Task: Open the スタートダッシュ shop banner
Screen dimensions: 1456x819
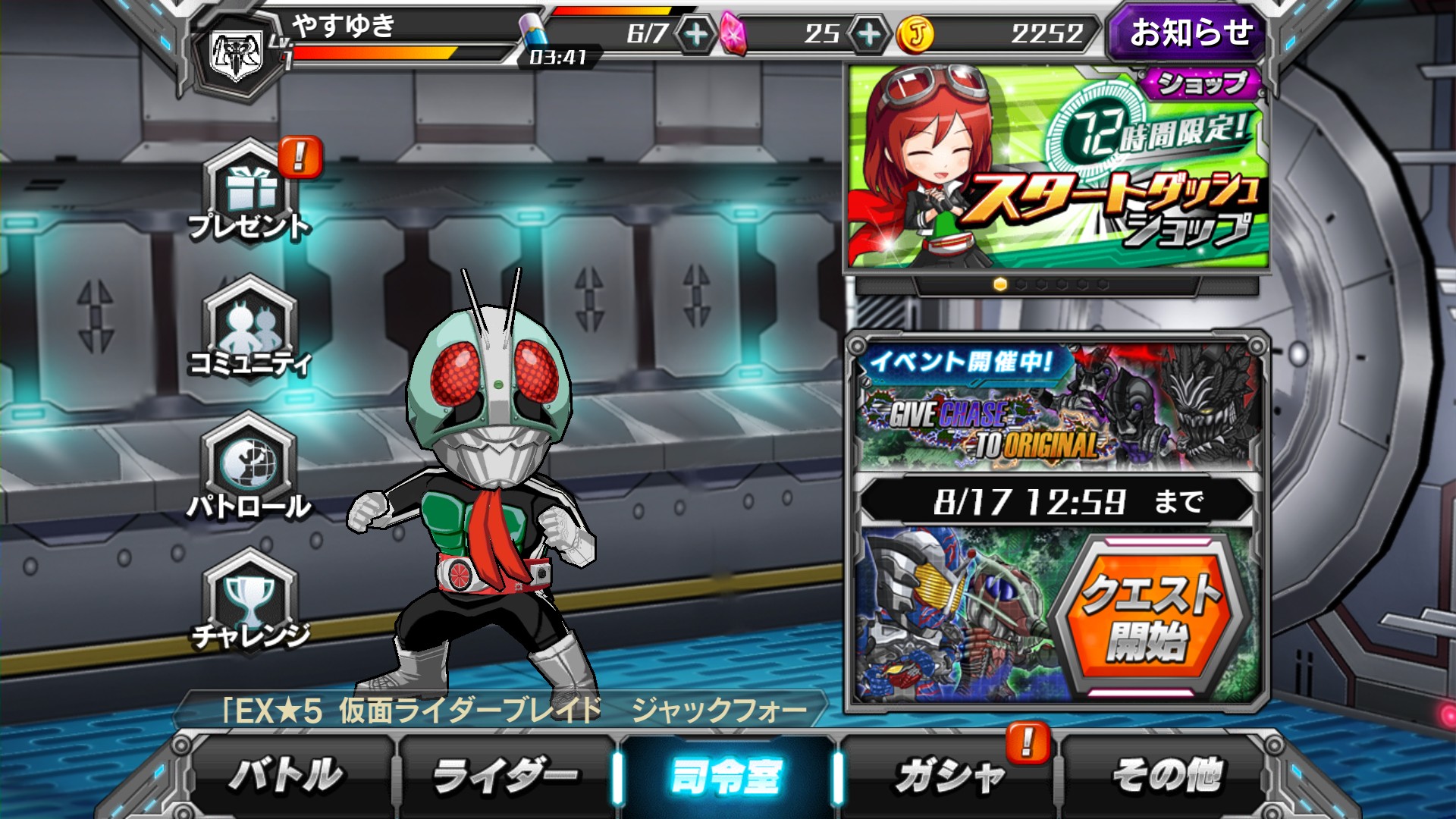Action: pos(1057,168)
